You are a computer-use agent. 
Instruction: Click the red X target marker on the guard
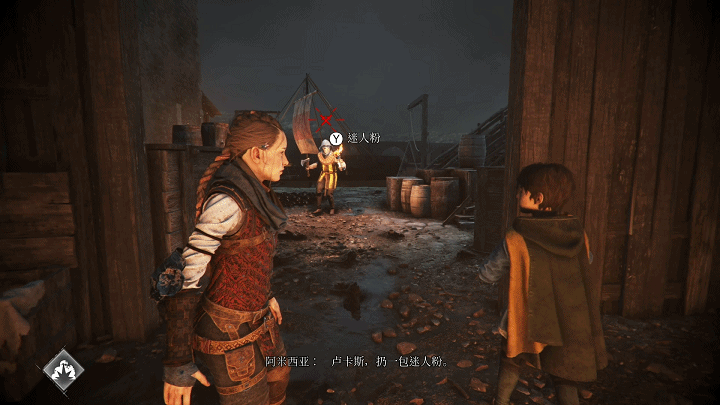325,120
